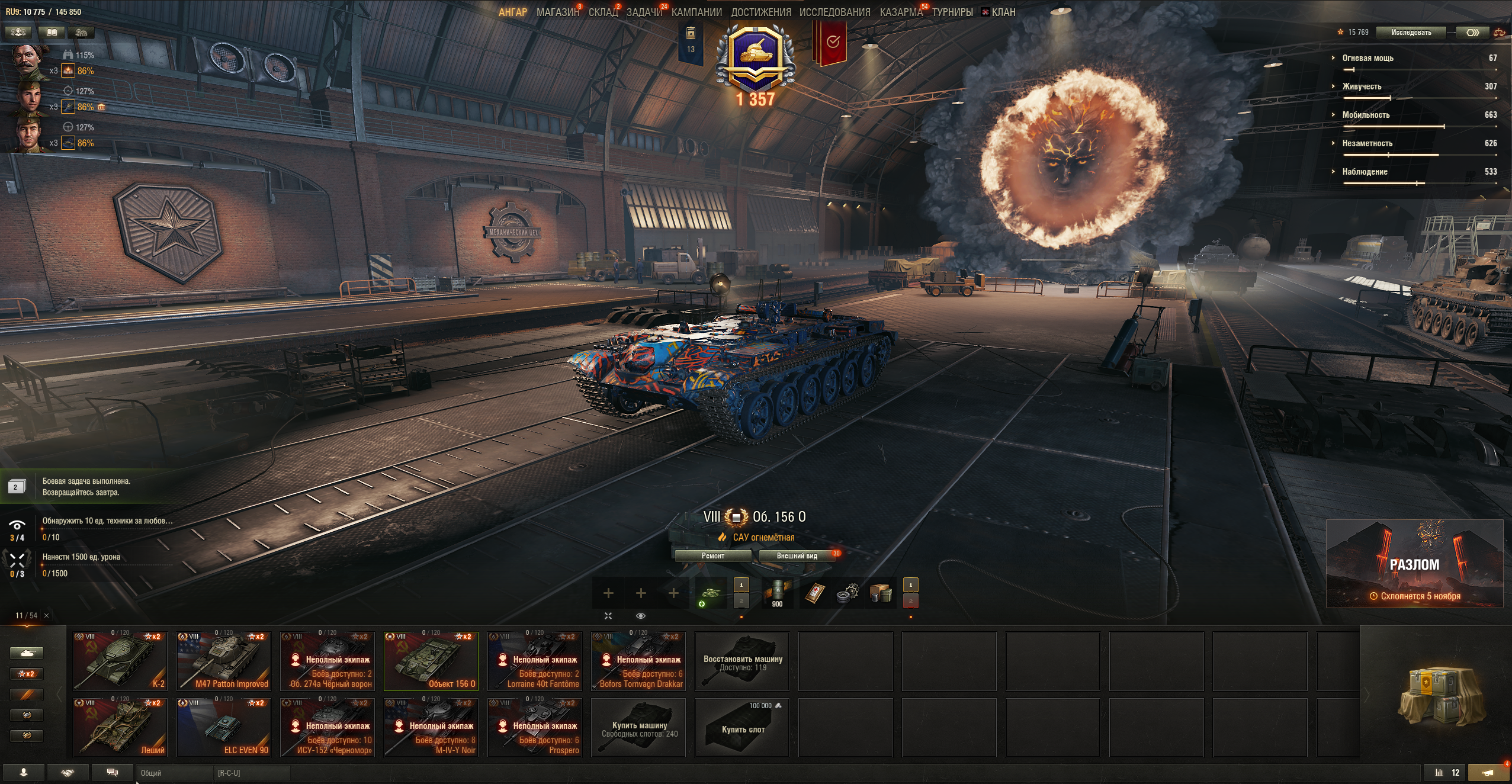
Task: Open the Восстановить машину restore vehicle tile
Action: (x=742, y=661)
